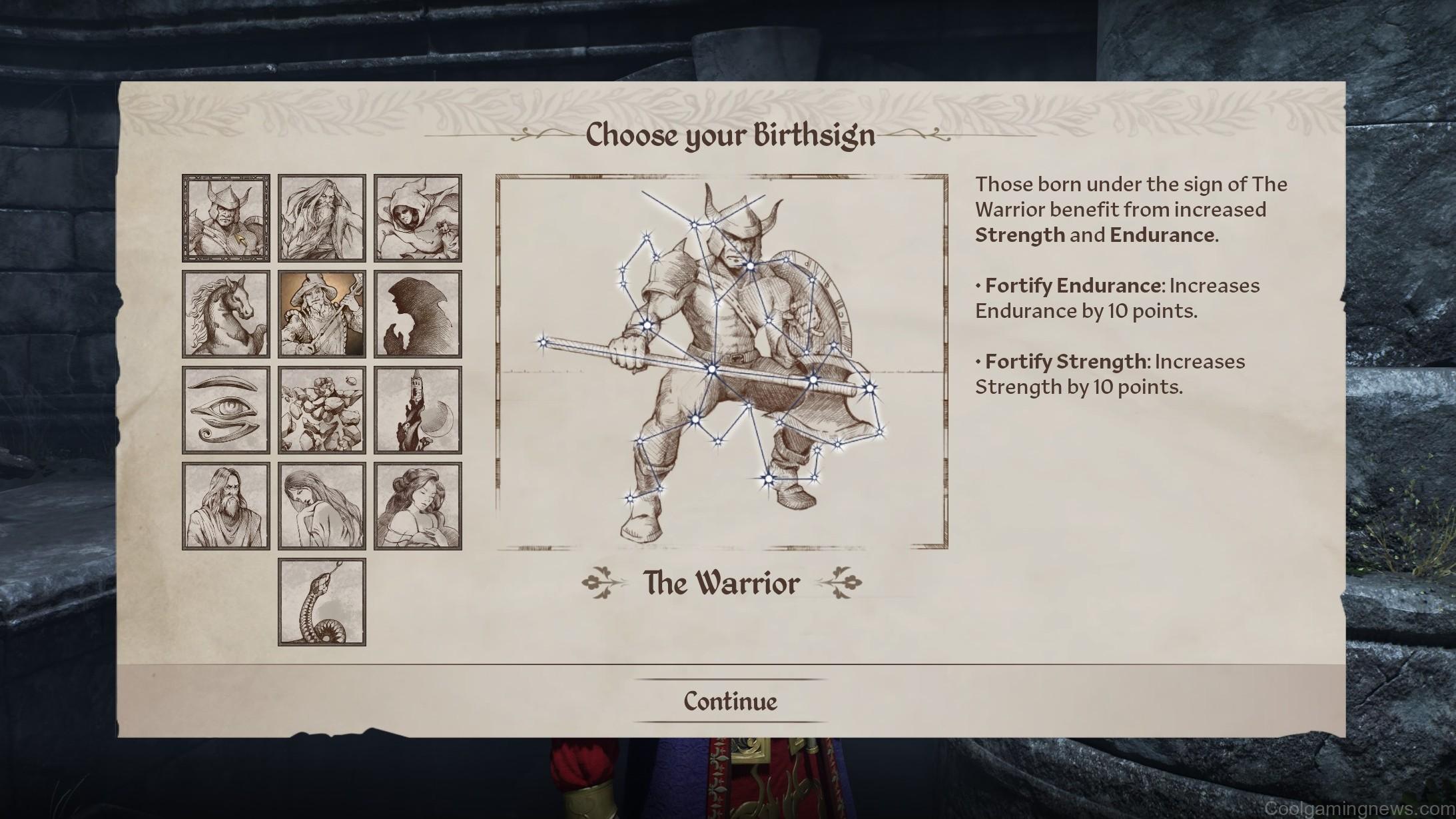The height and width of the screenshot is (819, 1456).
Task: Click the Continue button
Action: 729,700
